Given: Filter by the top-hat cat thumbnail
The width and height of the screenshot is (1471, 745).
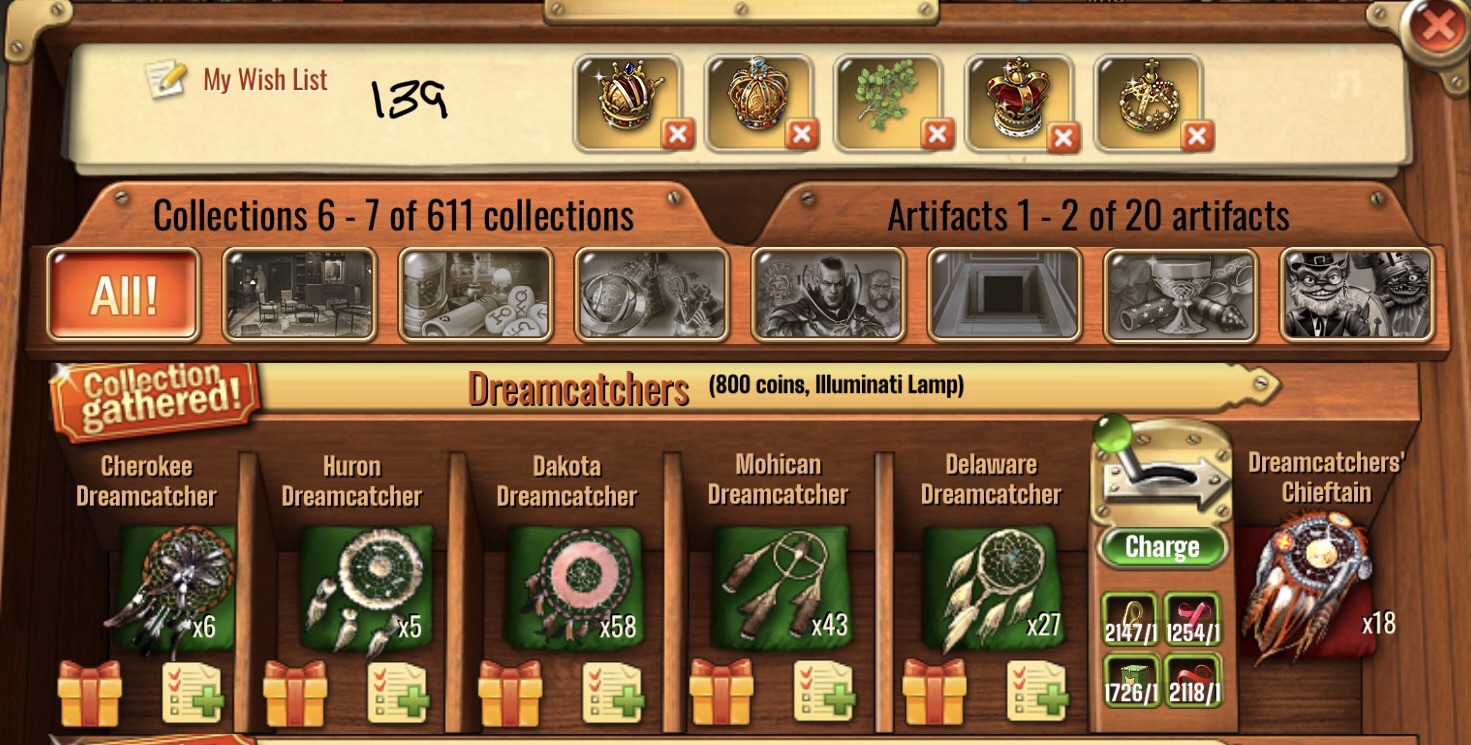Looking at the screenshot, I should (1357, 295).
